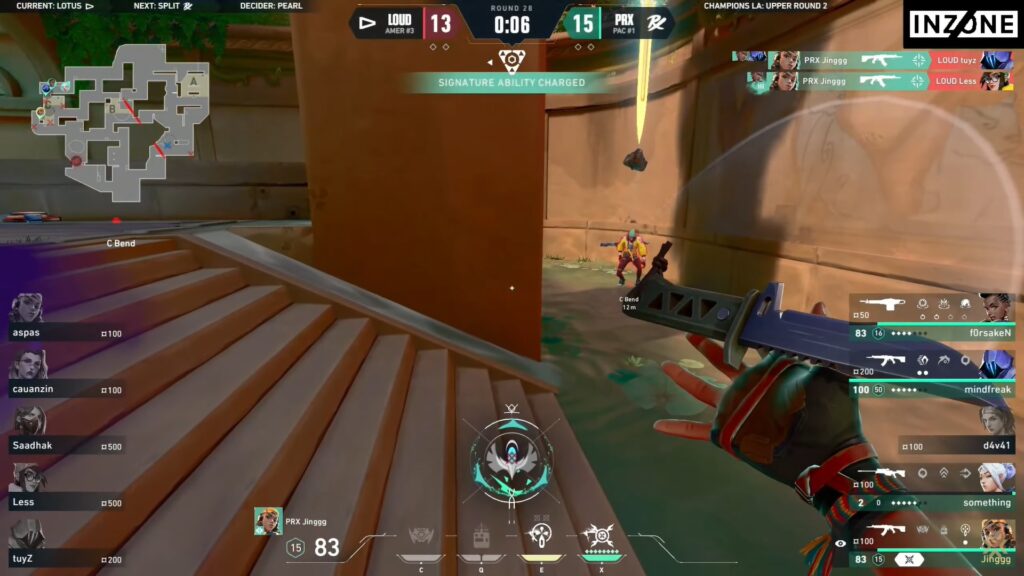Image resolution: width=1024 pixels, height=576 pixels.
Task: Activate the Blast Pack ability icon
Action: tap(480, 540)
